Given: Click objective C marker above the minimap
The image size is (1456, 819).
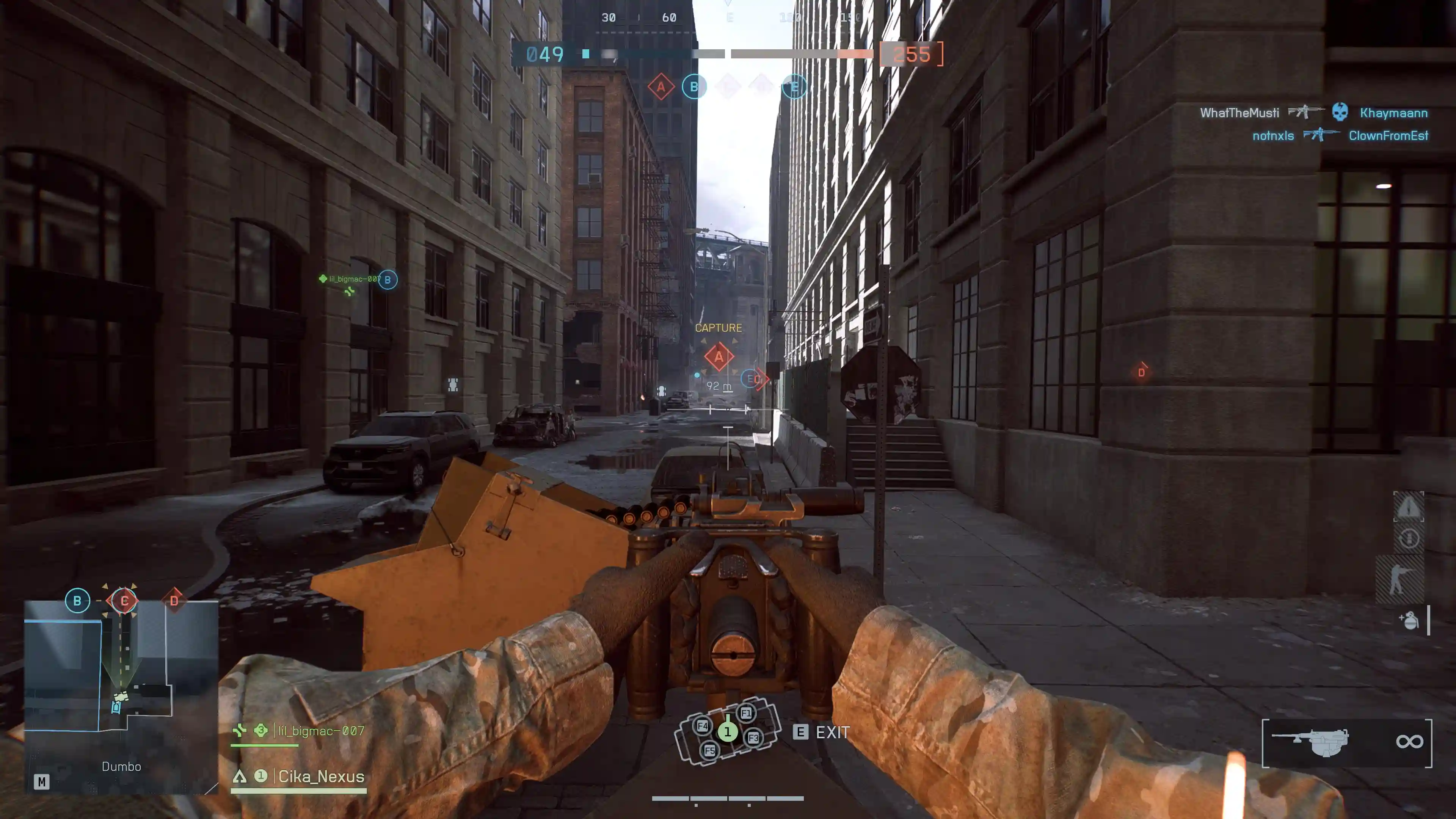Looking at the screenshot, I should (124, 600).
